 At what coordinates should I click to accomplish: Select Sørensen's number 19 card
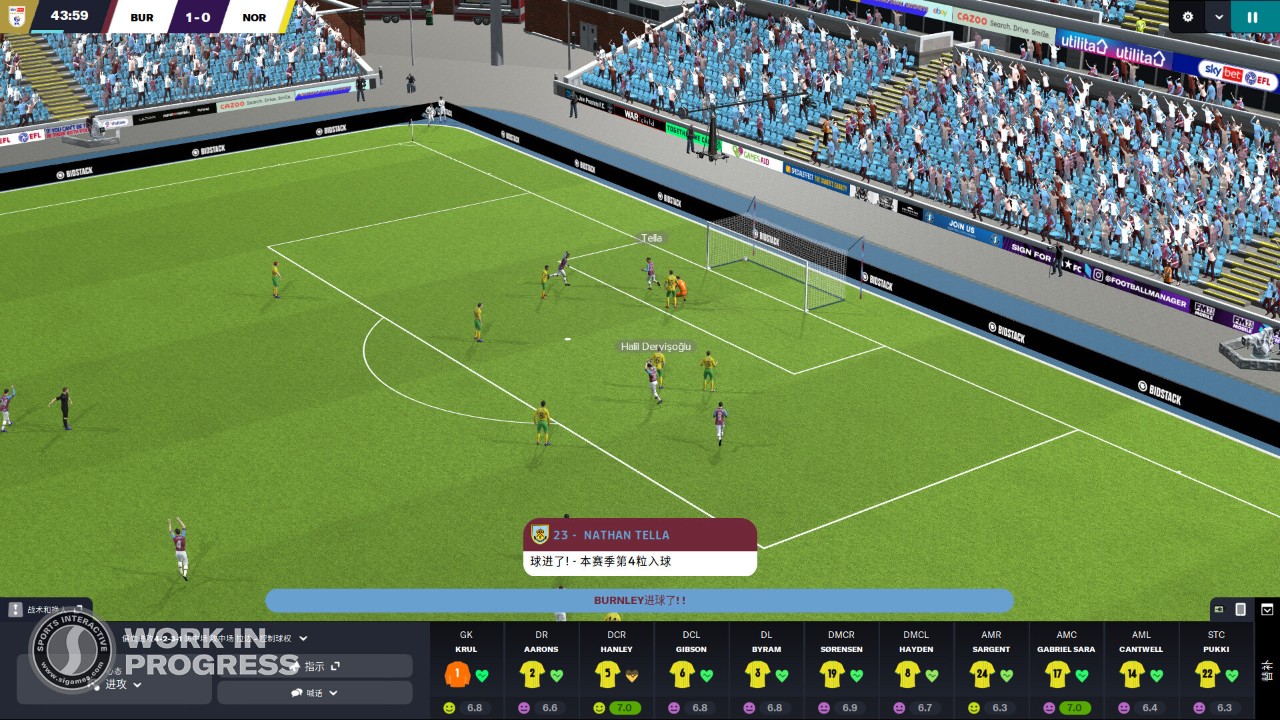pyautogui.click(x=841, y=671)
